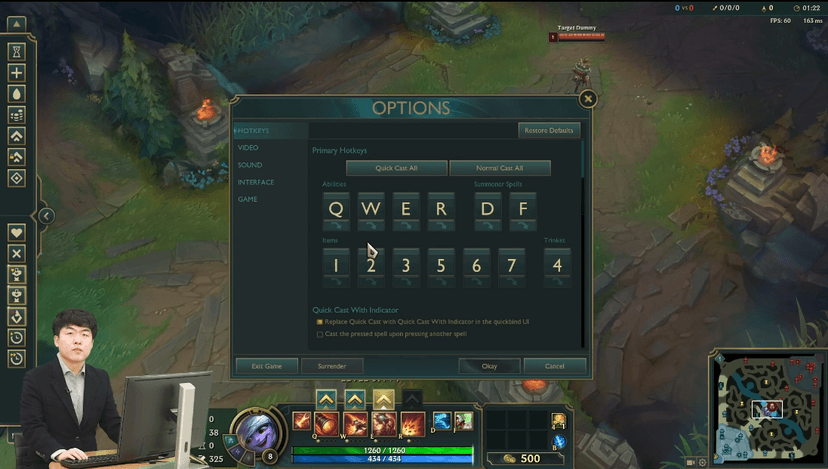Enable cast pressed spell upon pressing another

(x=320, y=334)
